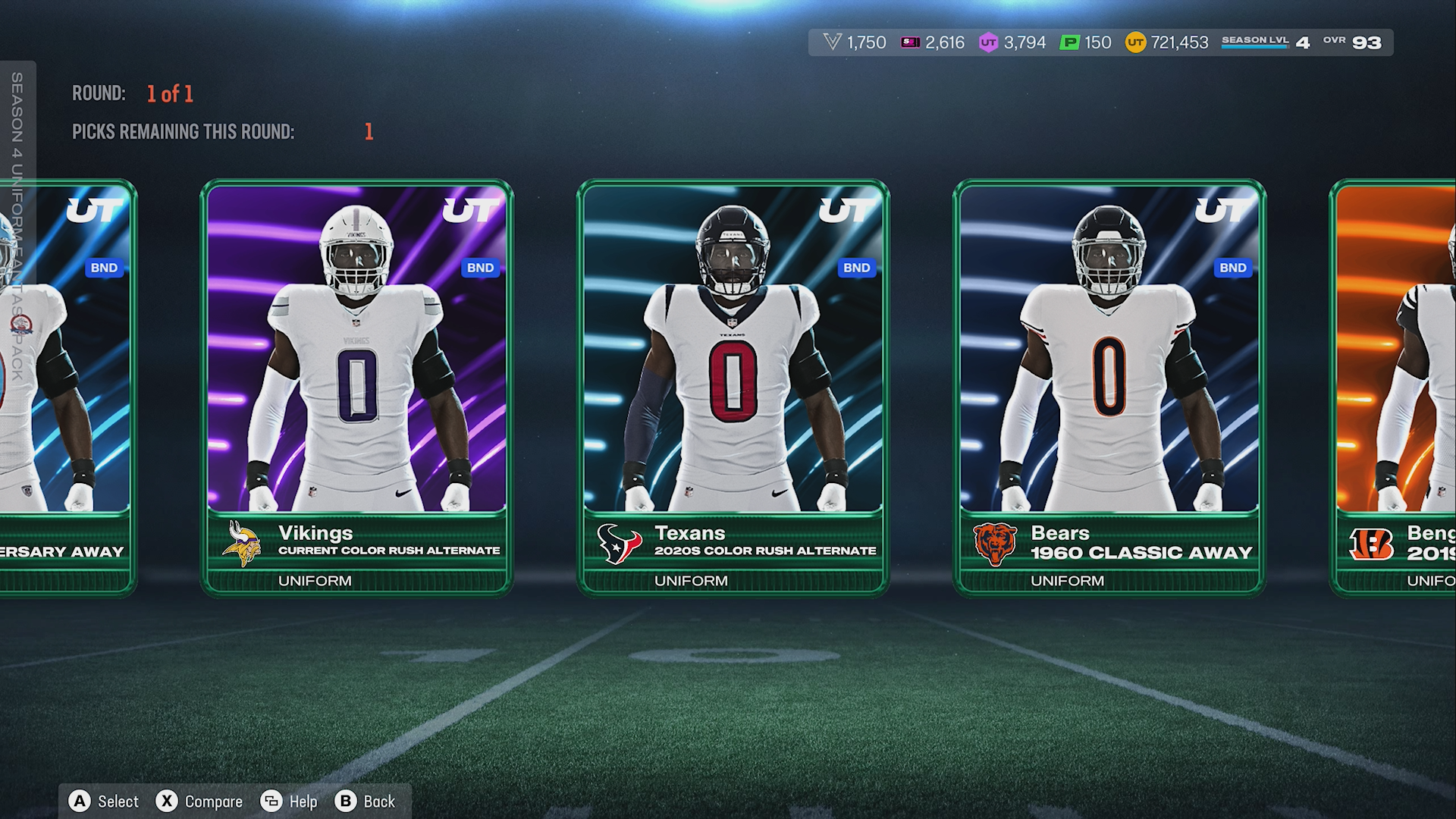The image size is (1456, 819).
Task: Pick the Bears 1960 Classic Away uniform card
Action: click(1109, 387)
